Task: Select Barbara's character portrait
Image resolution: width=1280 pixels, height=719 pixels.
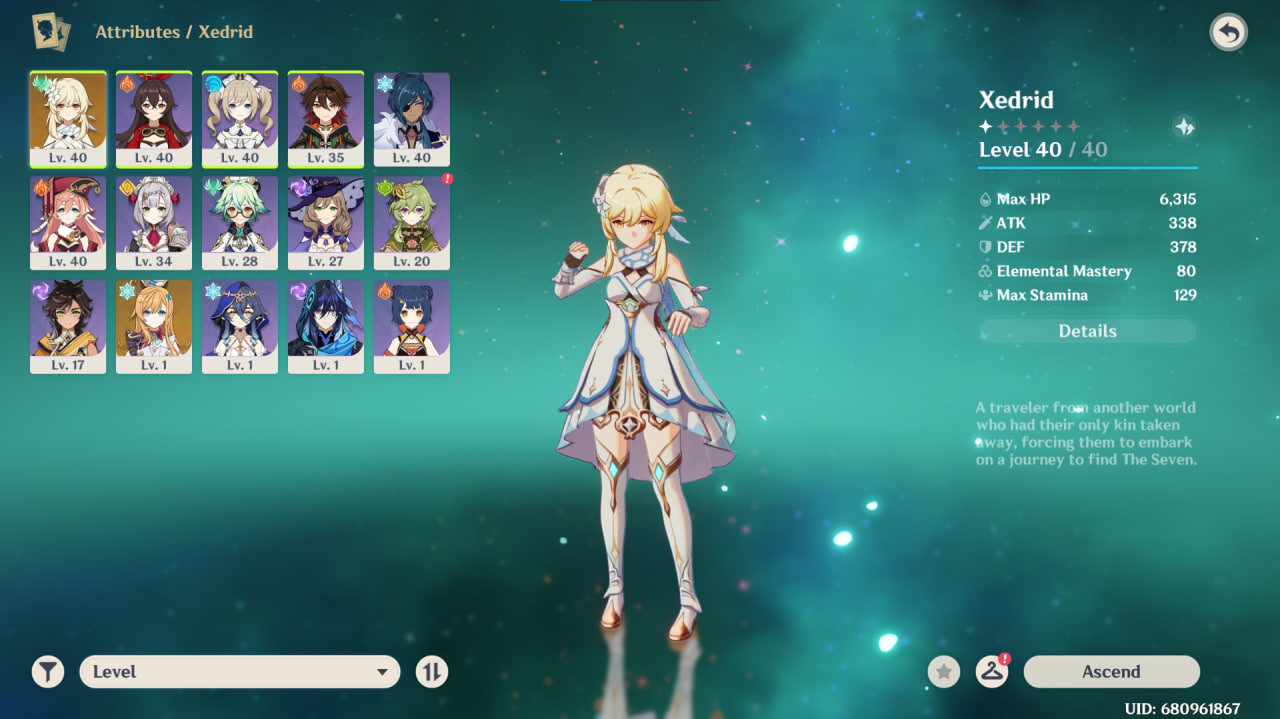Action: pos(240,119)
